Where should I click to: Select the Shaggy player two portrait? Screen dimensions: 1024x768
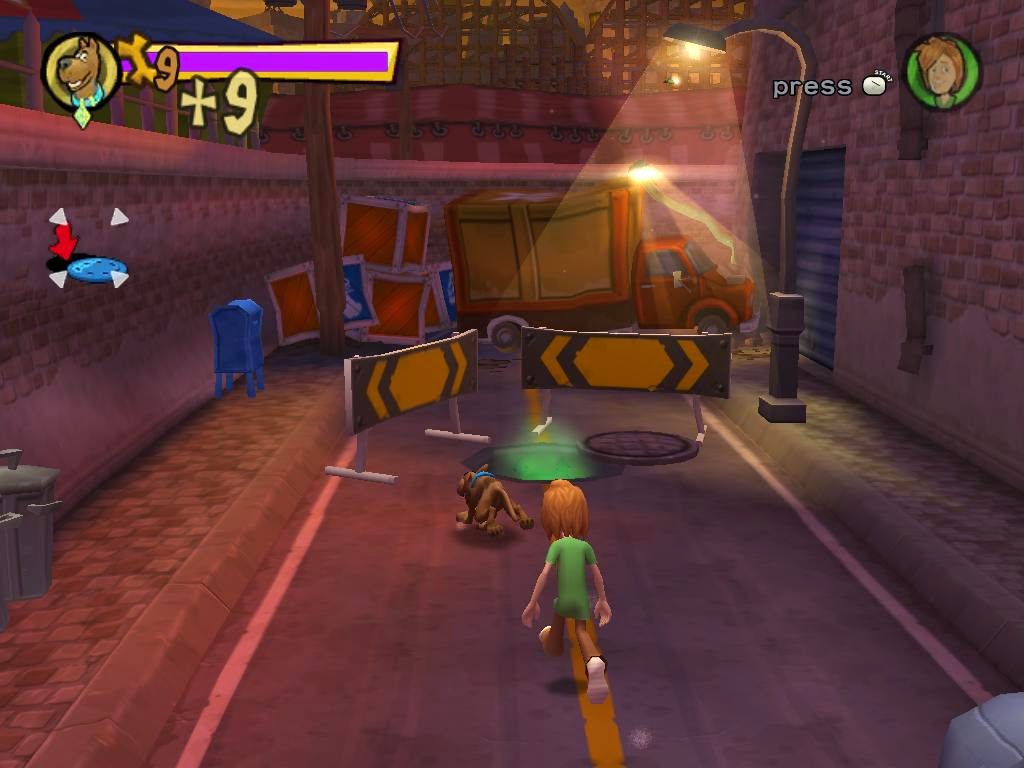(942, 73)
